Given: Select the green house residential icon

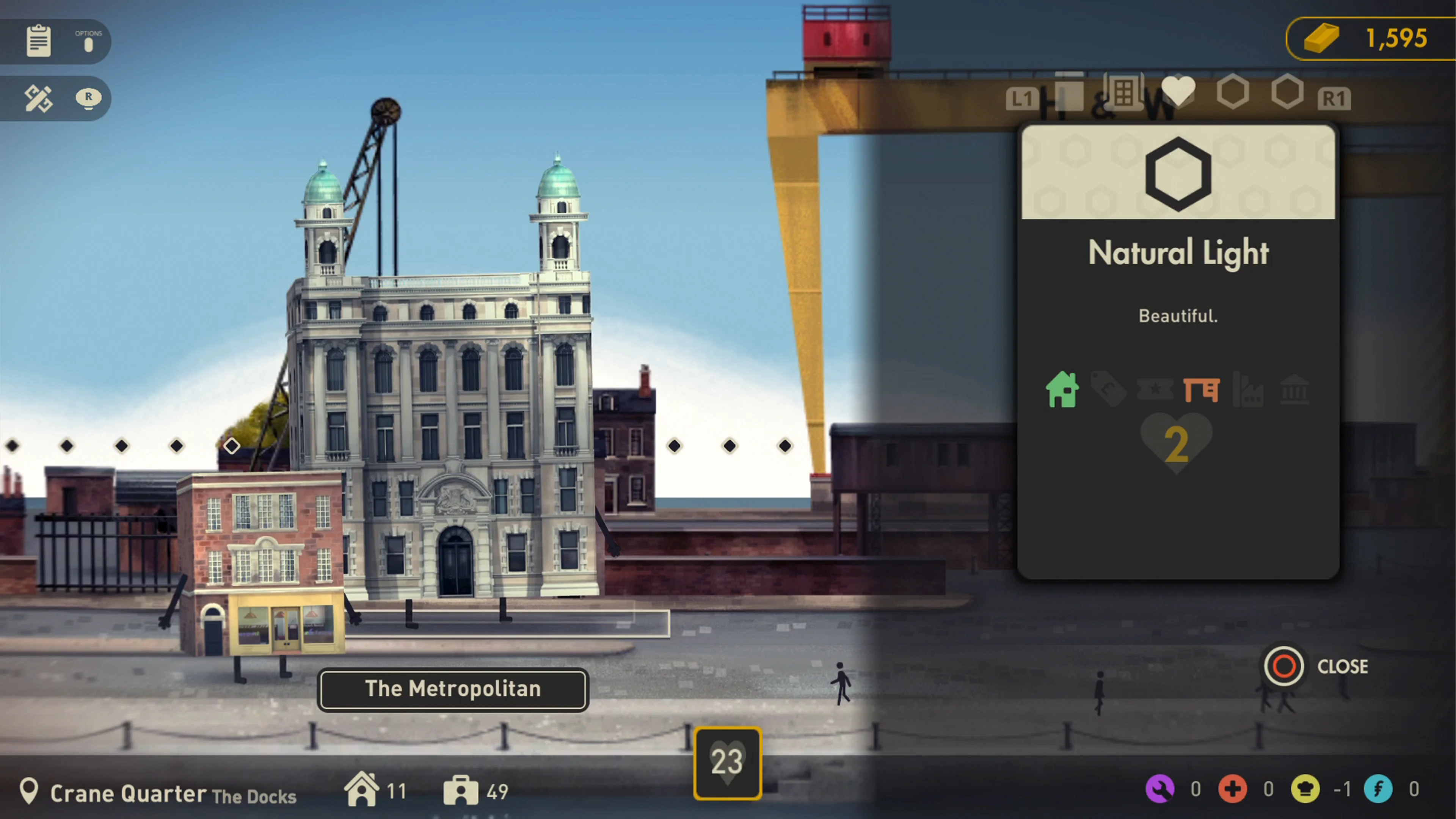Looking at the screenshot, I should click(x=1062, y=390).
